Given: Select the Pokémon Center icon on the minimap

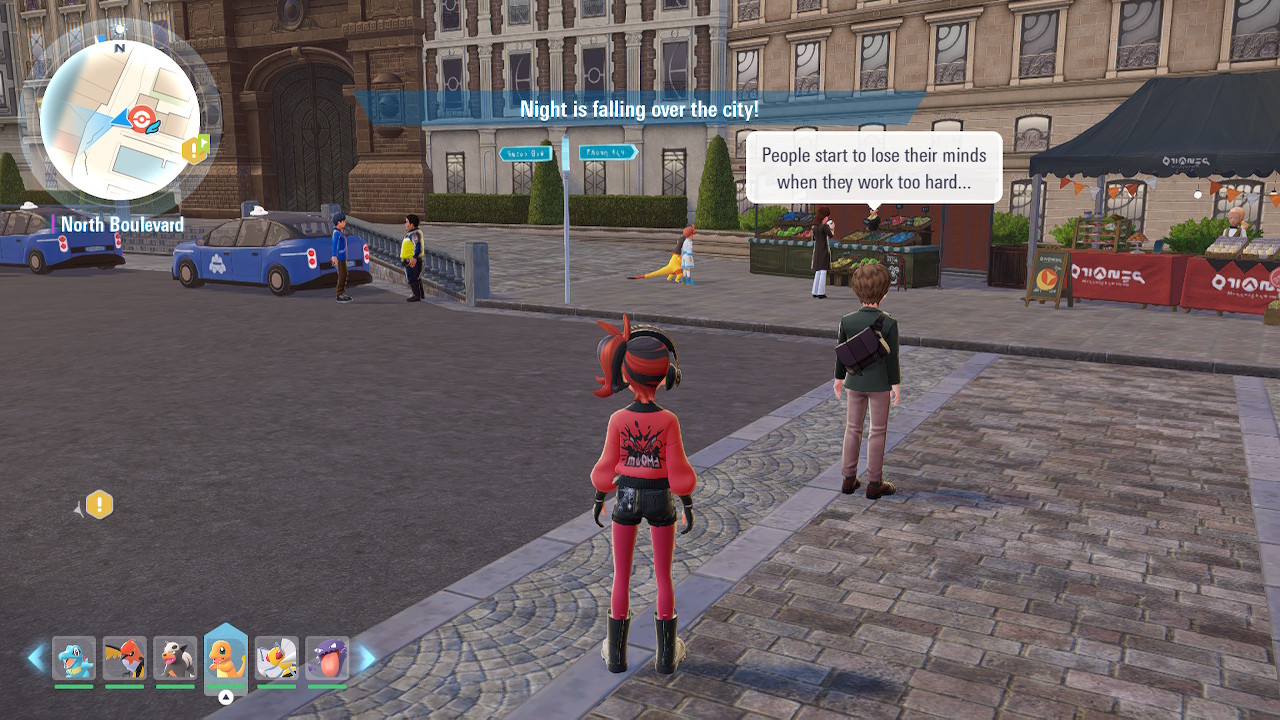Looking at the screenshot, I should 144,119.
